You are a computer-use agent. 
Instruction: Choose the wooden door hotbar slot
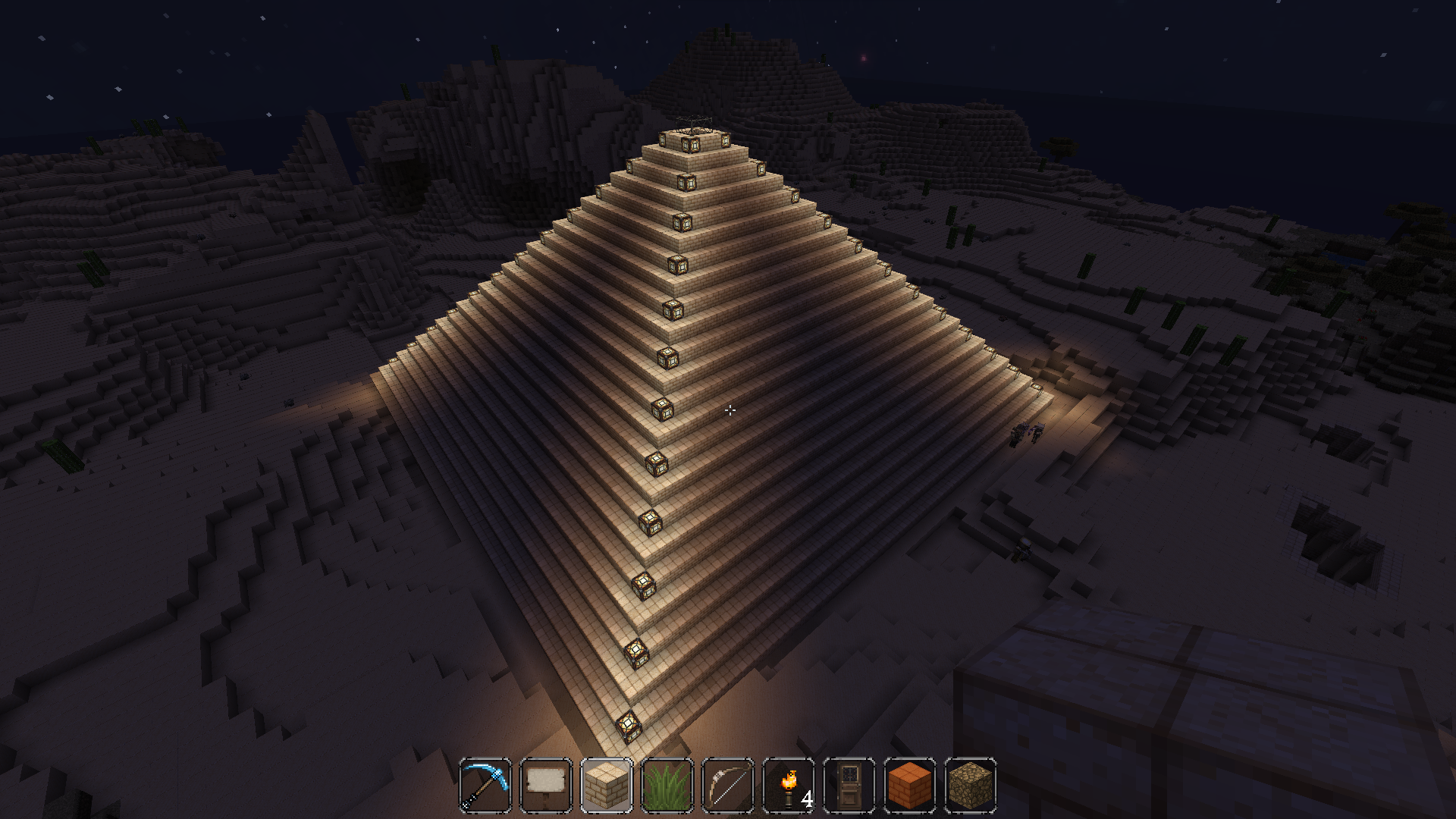tap(849, 786)
